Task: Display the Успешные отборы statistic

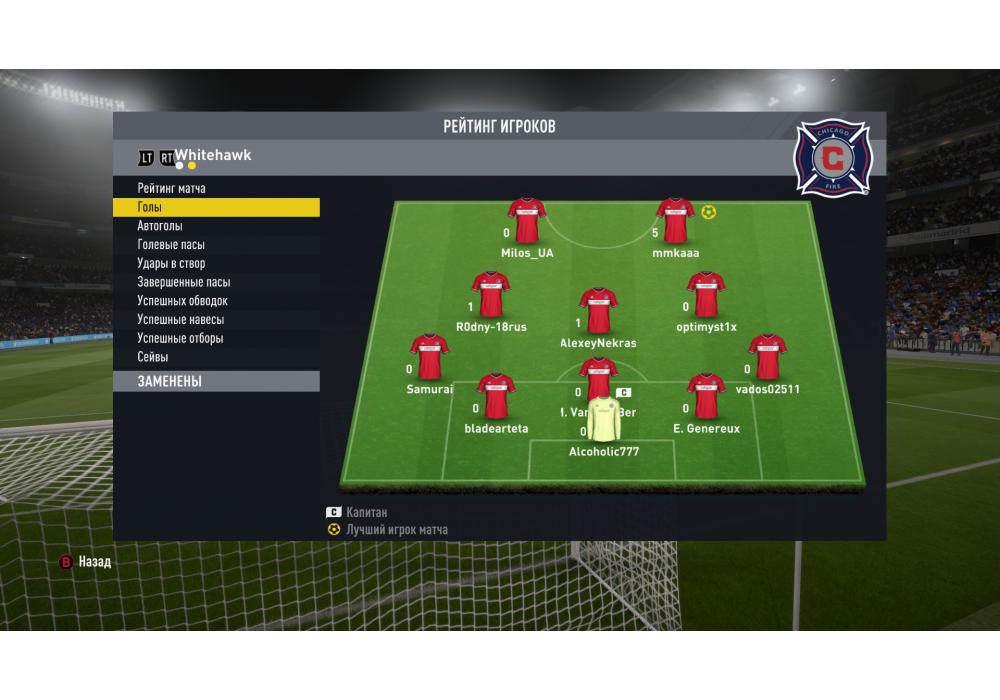Action: [180, 338]
